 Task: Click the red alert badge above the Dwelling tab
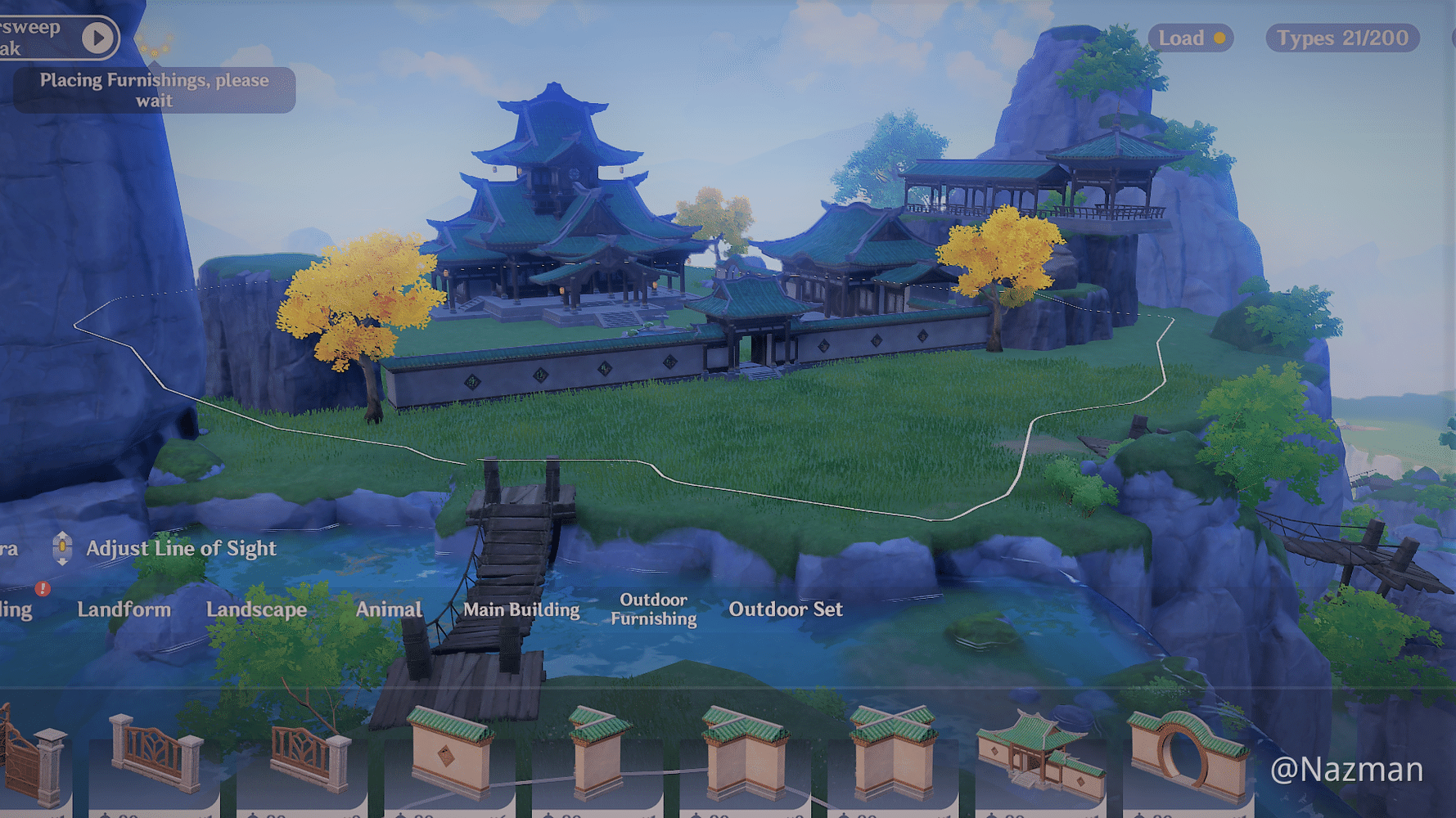point(42,588)
